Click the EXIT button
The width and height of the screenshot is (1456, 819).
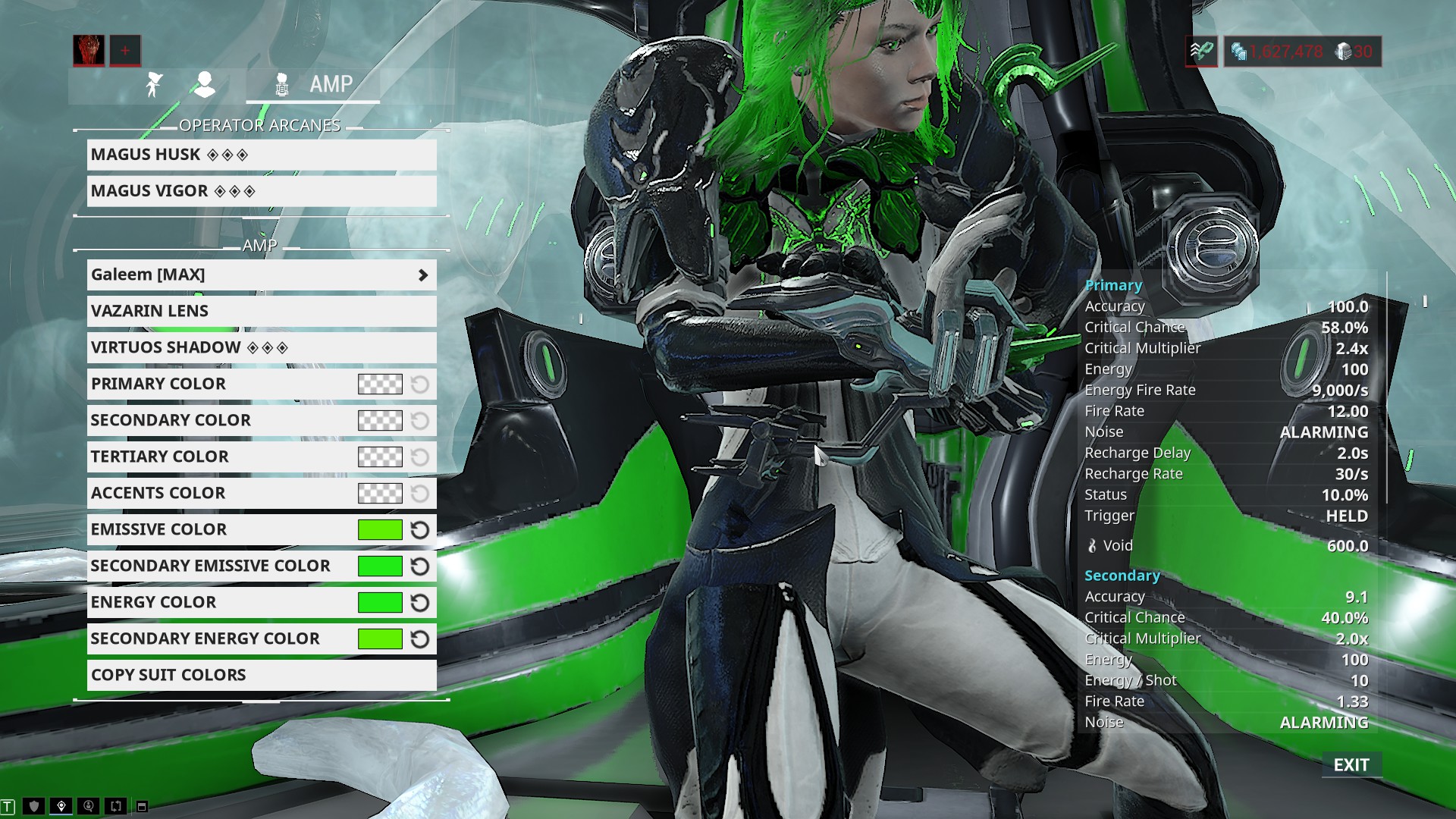[1353, 765]
